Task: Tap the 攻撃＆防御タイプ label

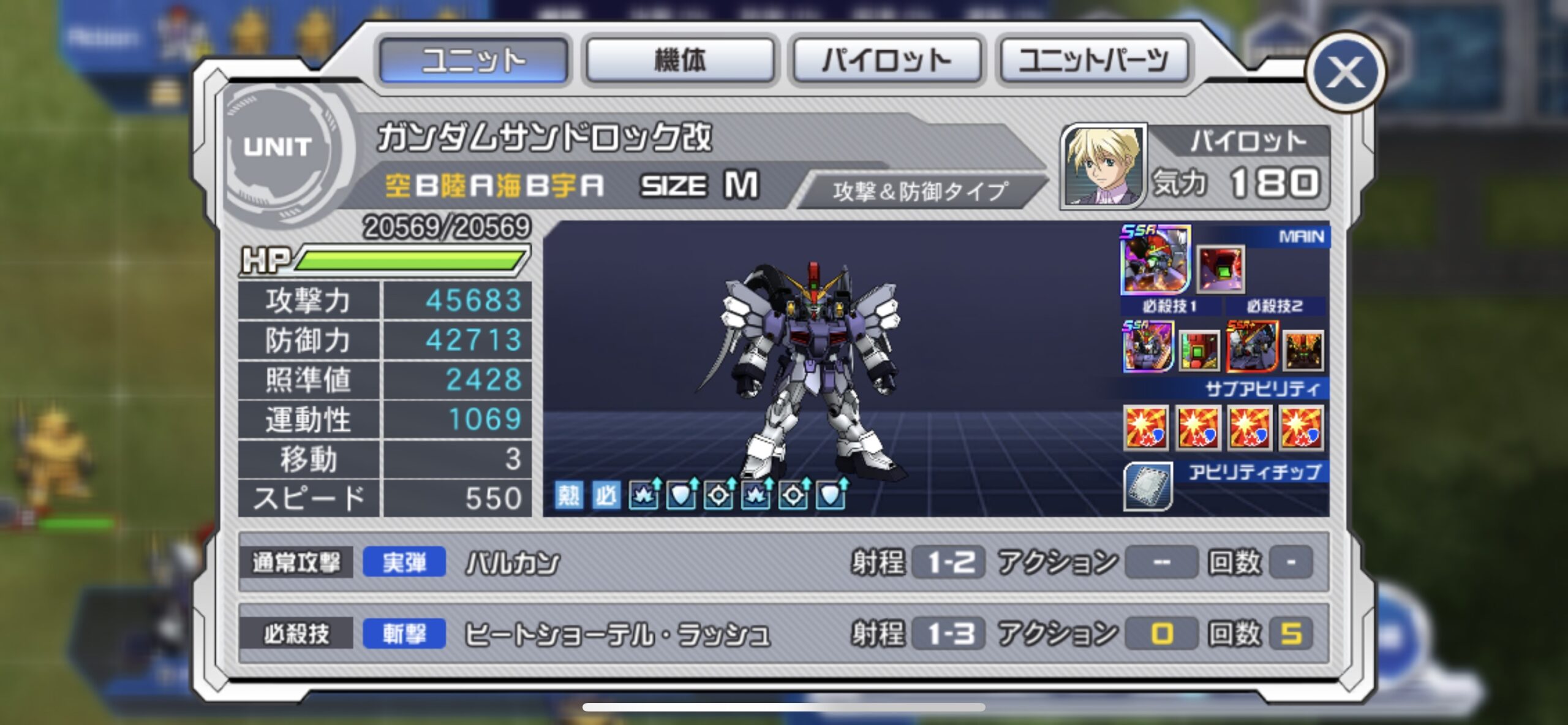Action: tap(920, 191)
